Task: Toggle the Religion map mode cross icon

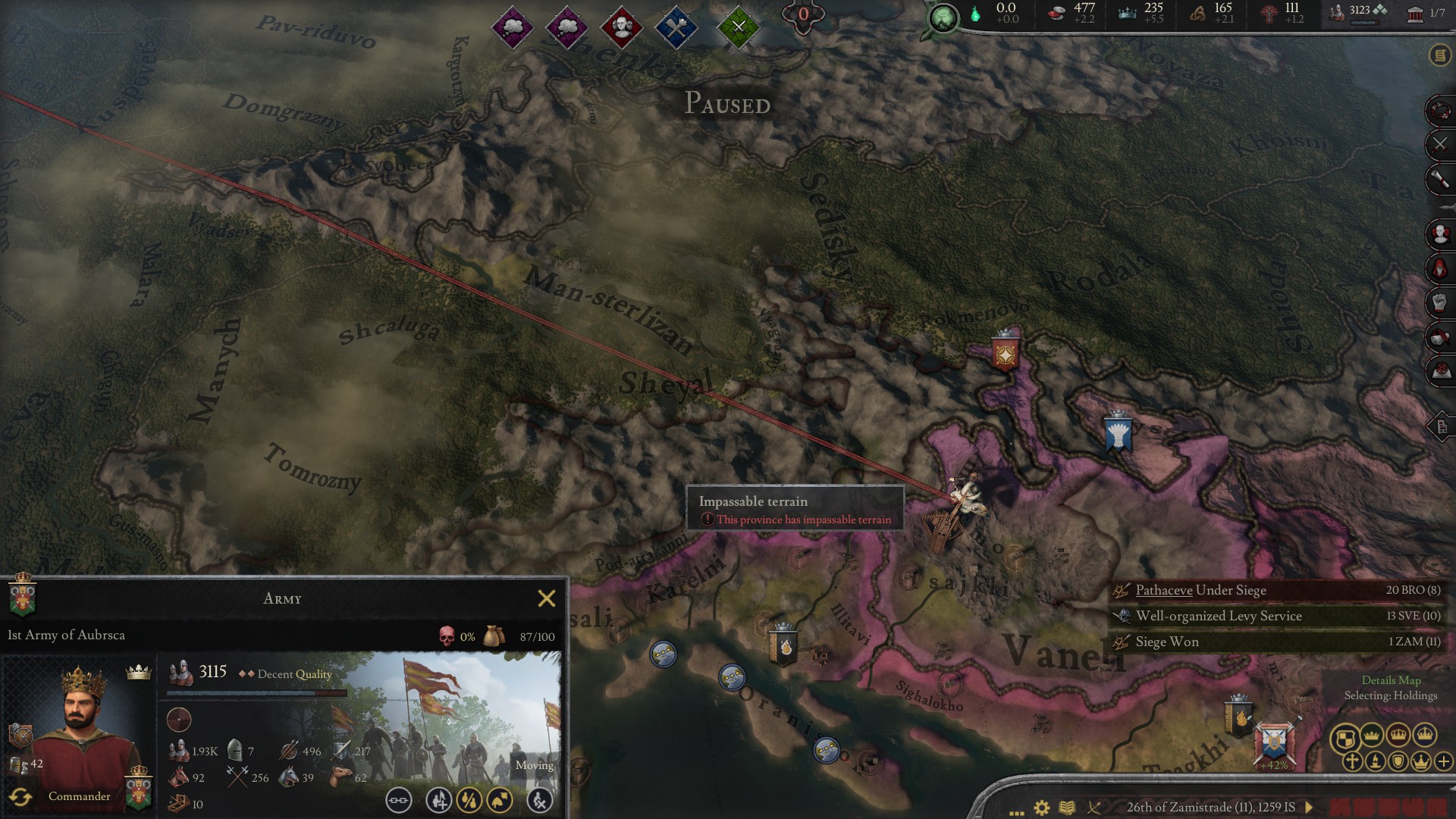Action: pyautogui.click(x=1352, y=761)
